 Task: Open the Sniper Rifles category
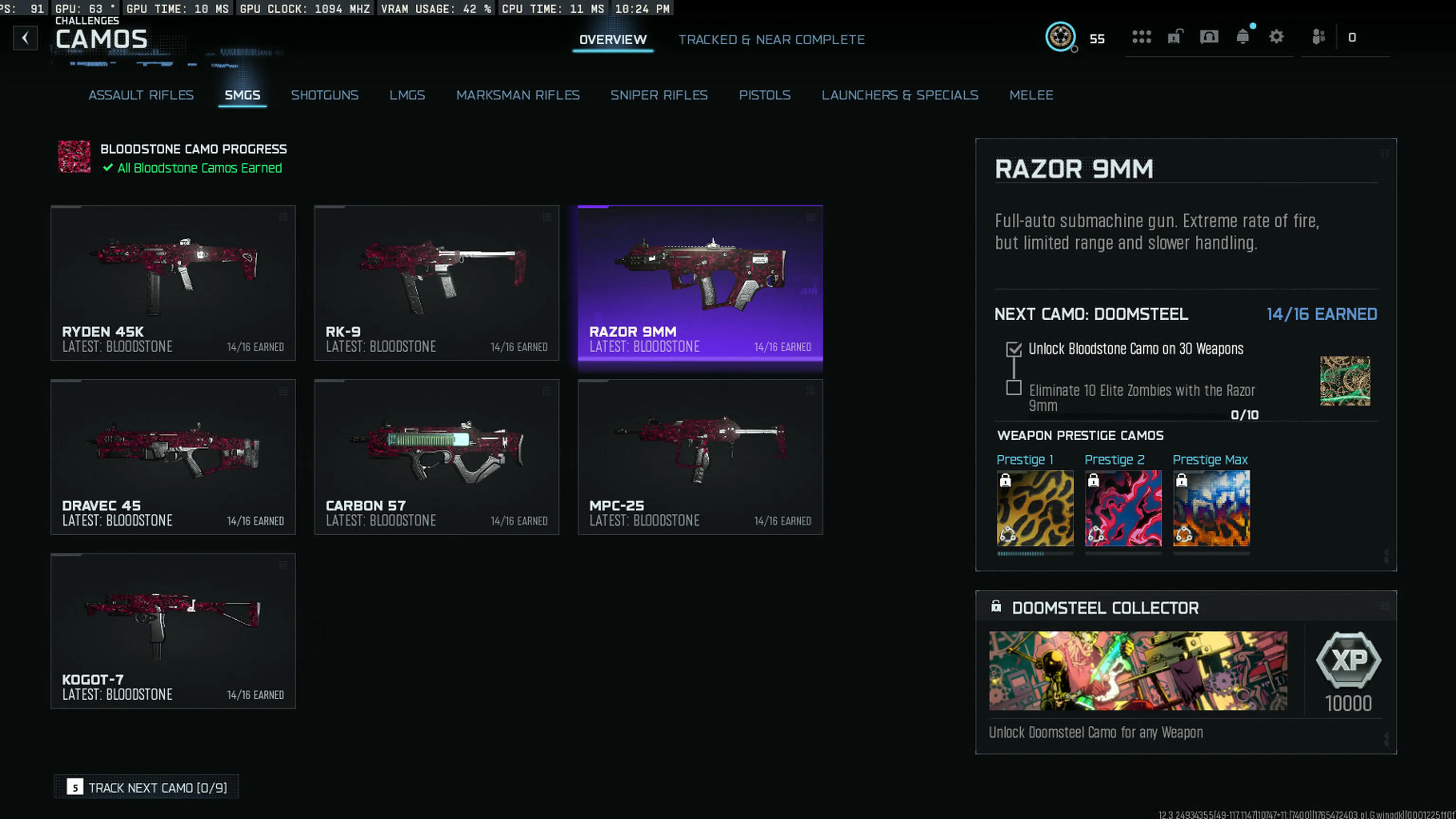coord(659,95)
